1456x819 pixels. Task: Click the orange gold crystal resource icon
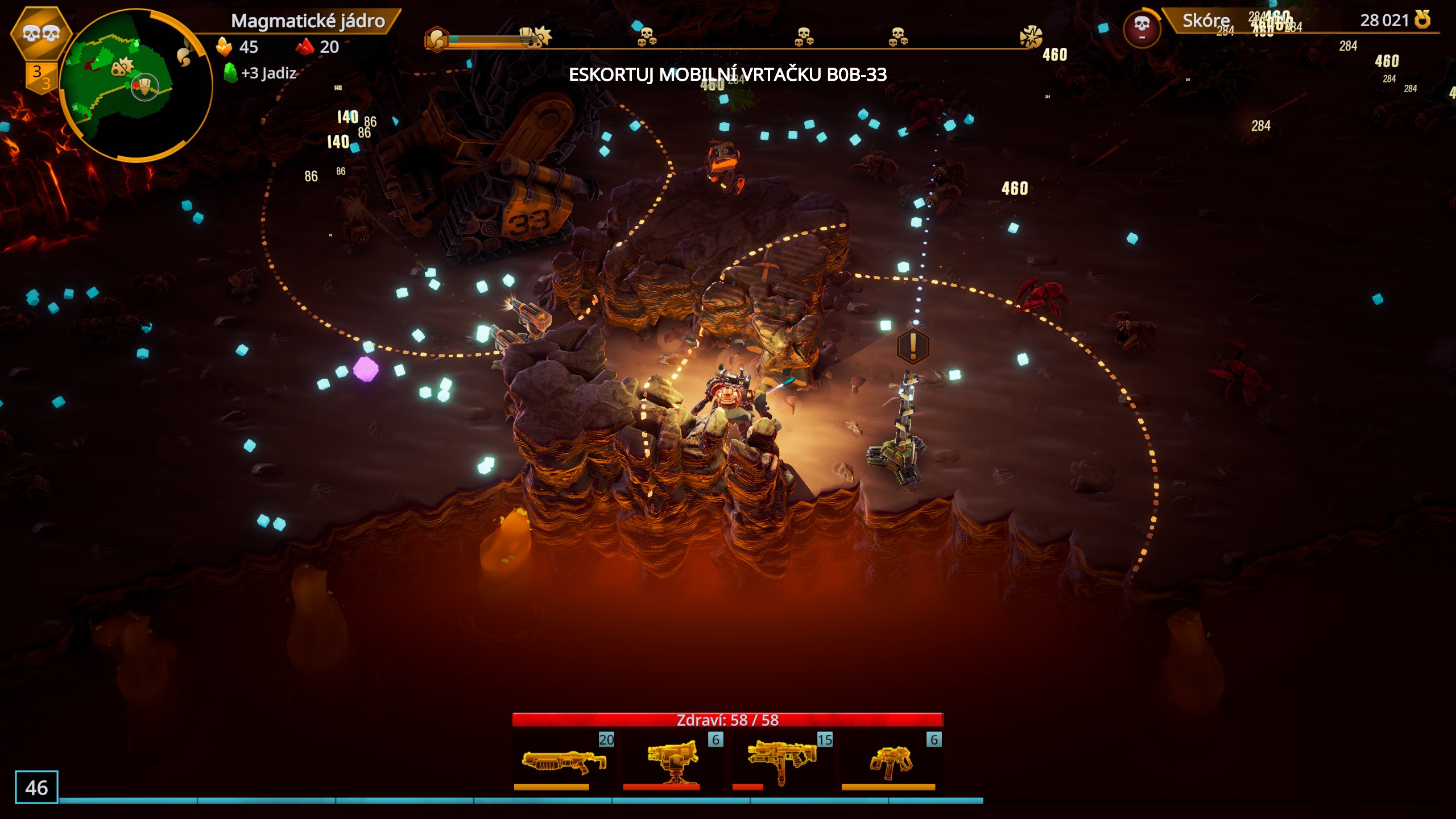(x=225, y=47)
